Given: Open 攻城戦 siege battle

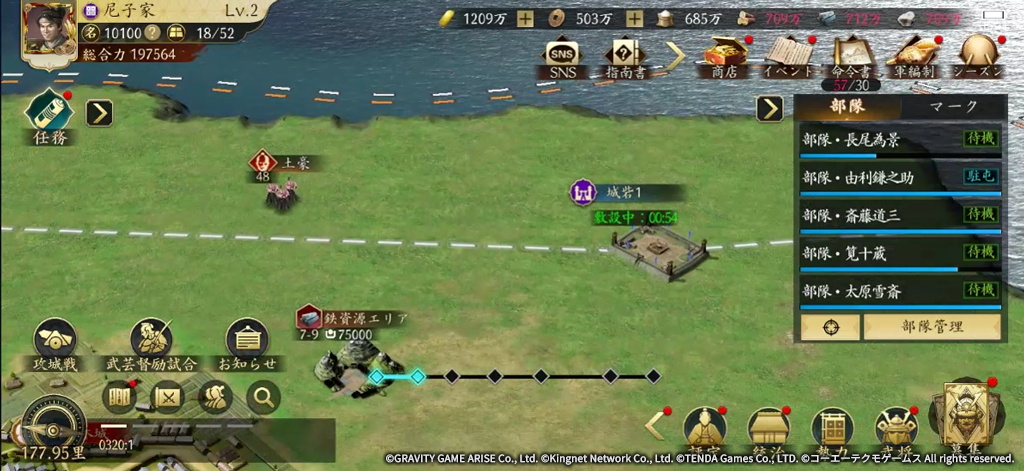Looking at the screenshot, I should click(56, 344).
